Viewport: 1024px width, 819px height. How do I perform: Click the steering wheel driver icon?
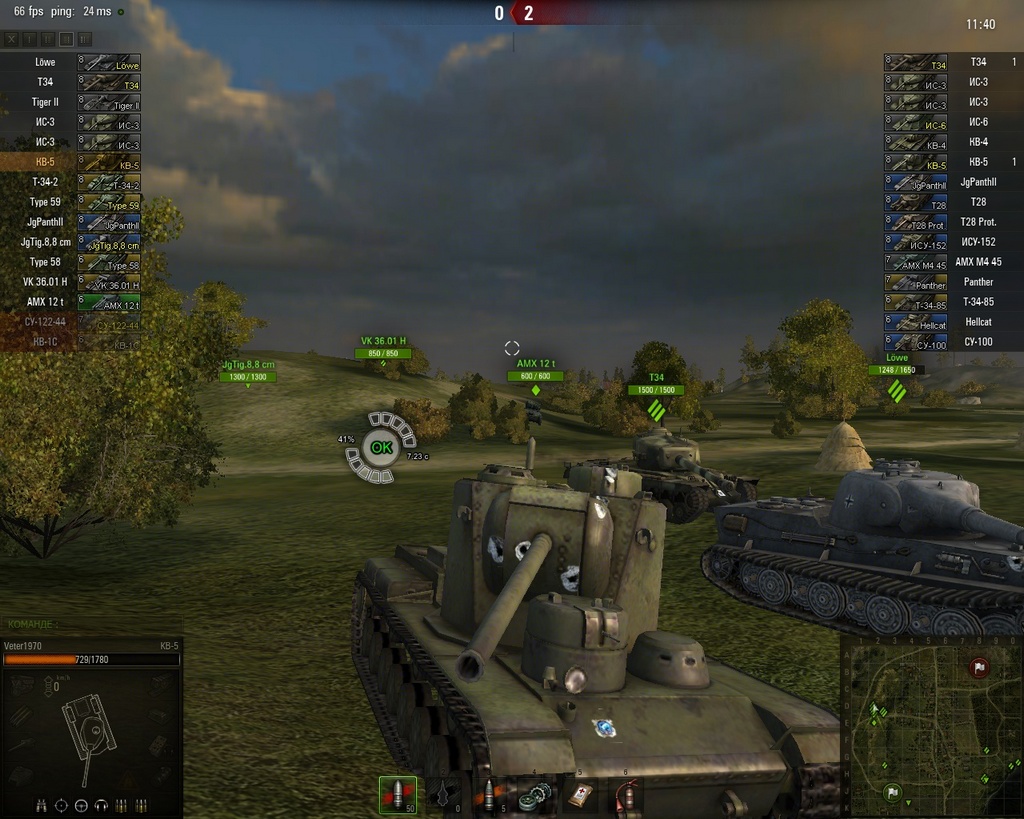pyautogui.click(x=81, y=805)
